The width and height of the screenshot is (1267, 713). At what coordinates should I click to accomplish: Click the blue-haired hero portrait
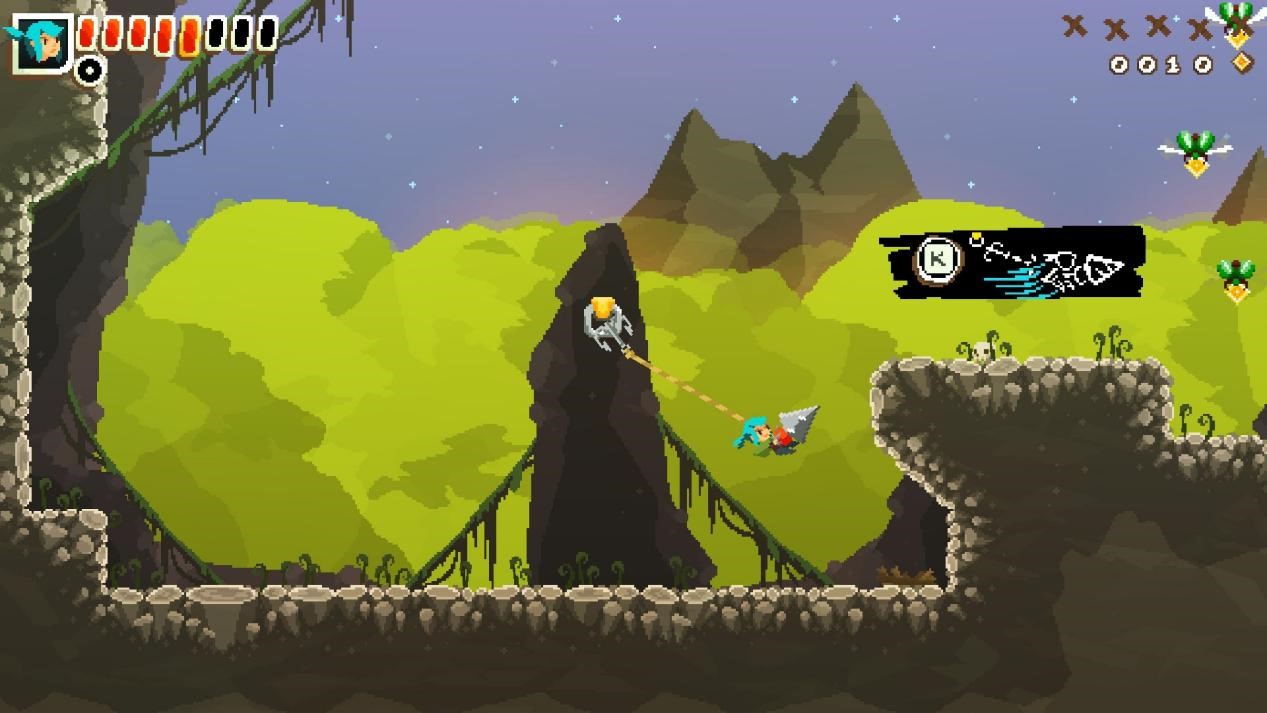coord(41,42)
